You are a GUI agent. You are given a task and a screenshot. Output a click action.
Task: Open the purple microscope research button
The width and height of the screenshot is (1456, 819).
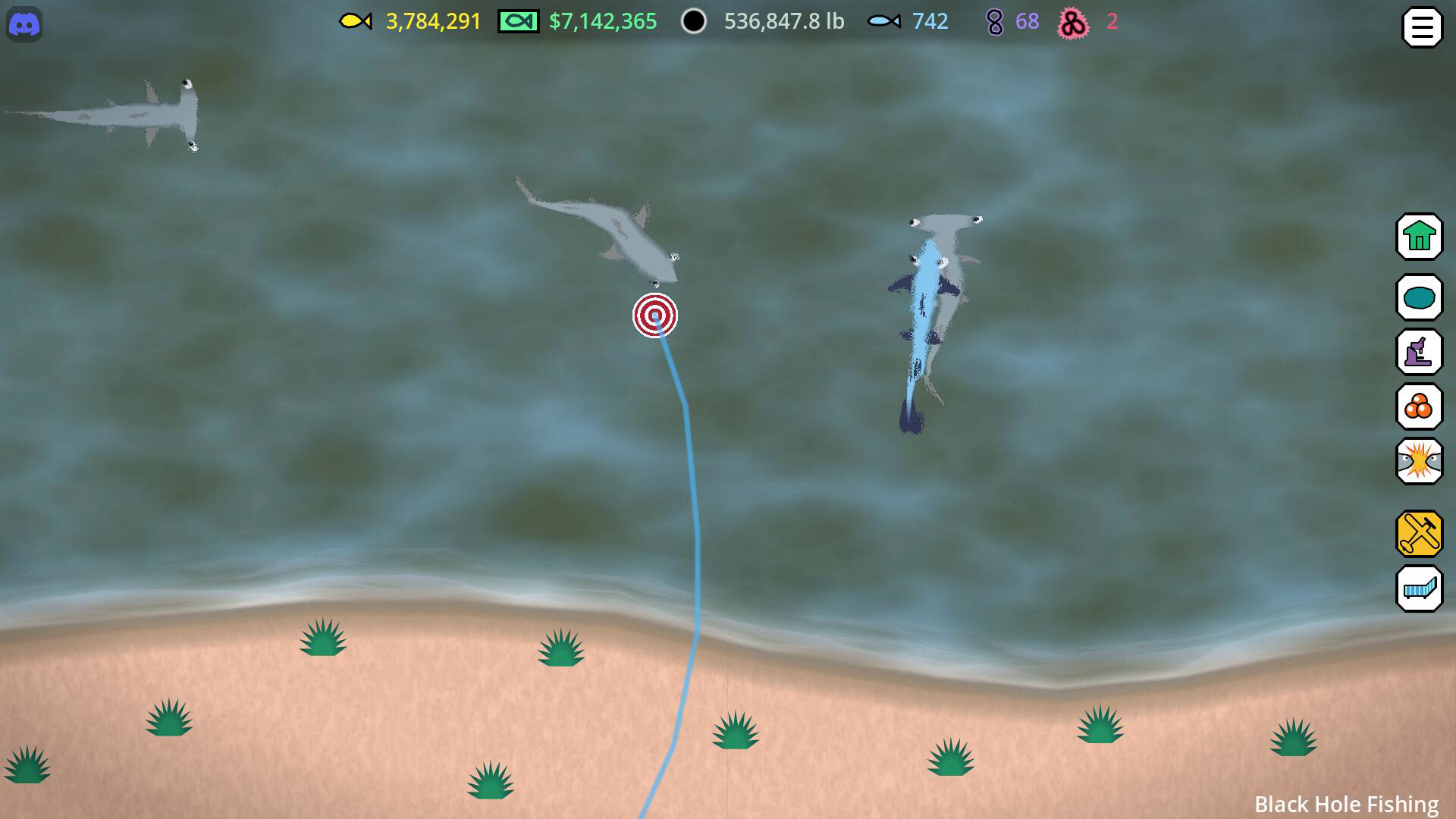pyautogui.click(x=1419, y=352)
